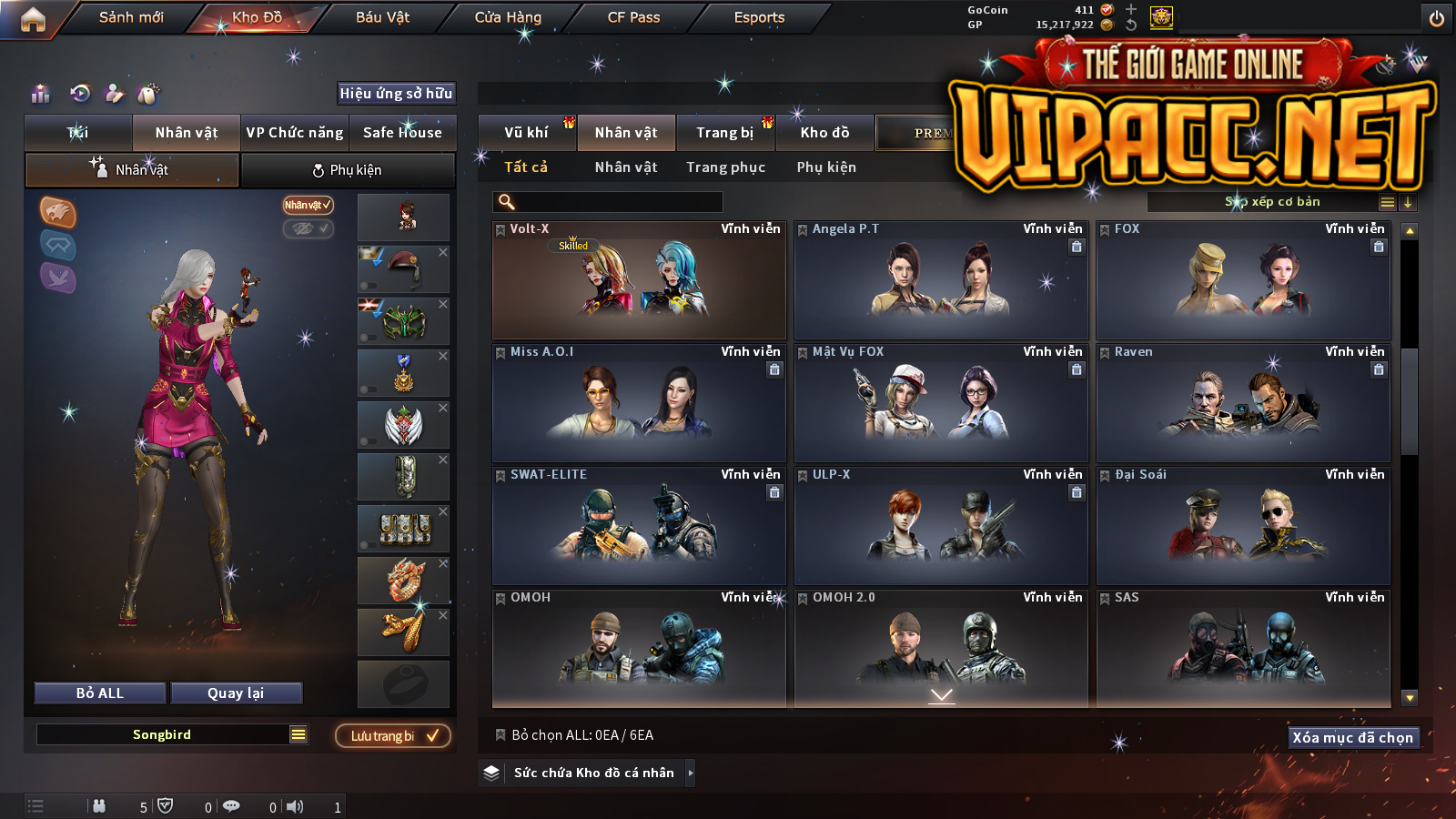Screen dimensions: 1456x819
Task: Choose the Volt-X character card
Action: (x=639, y=280)
